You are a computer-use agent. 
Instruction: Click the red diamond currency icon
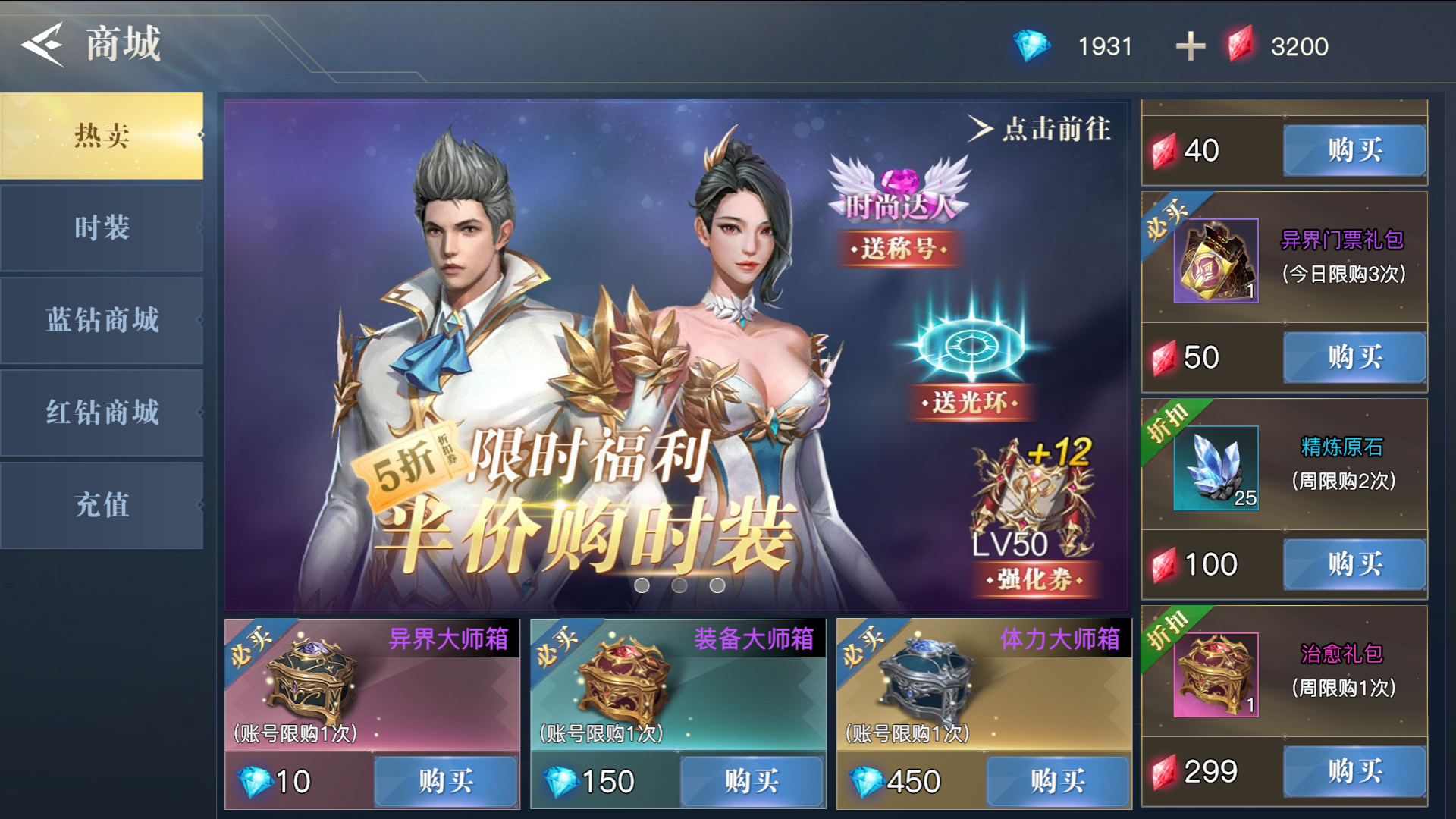click(x=1242, y=45)
